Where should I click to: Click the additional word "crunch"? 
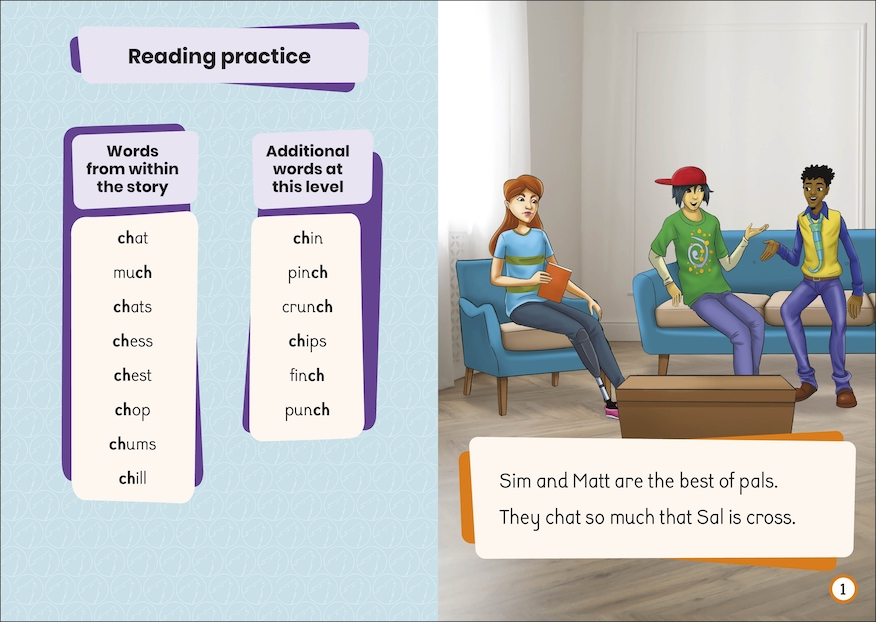308,307
